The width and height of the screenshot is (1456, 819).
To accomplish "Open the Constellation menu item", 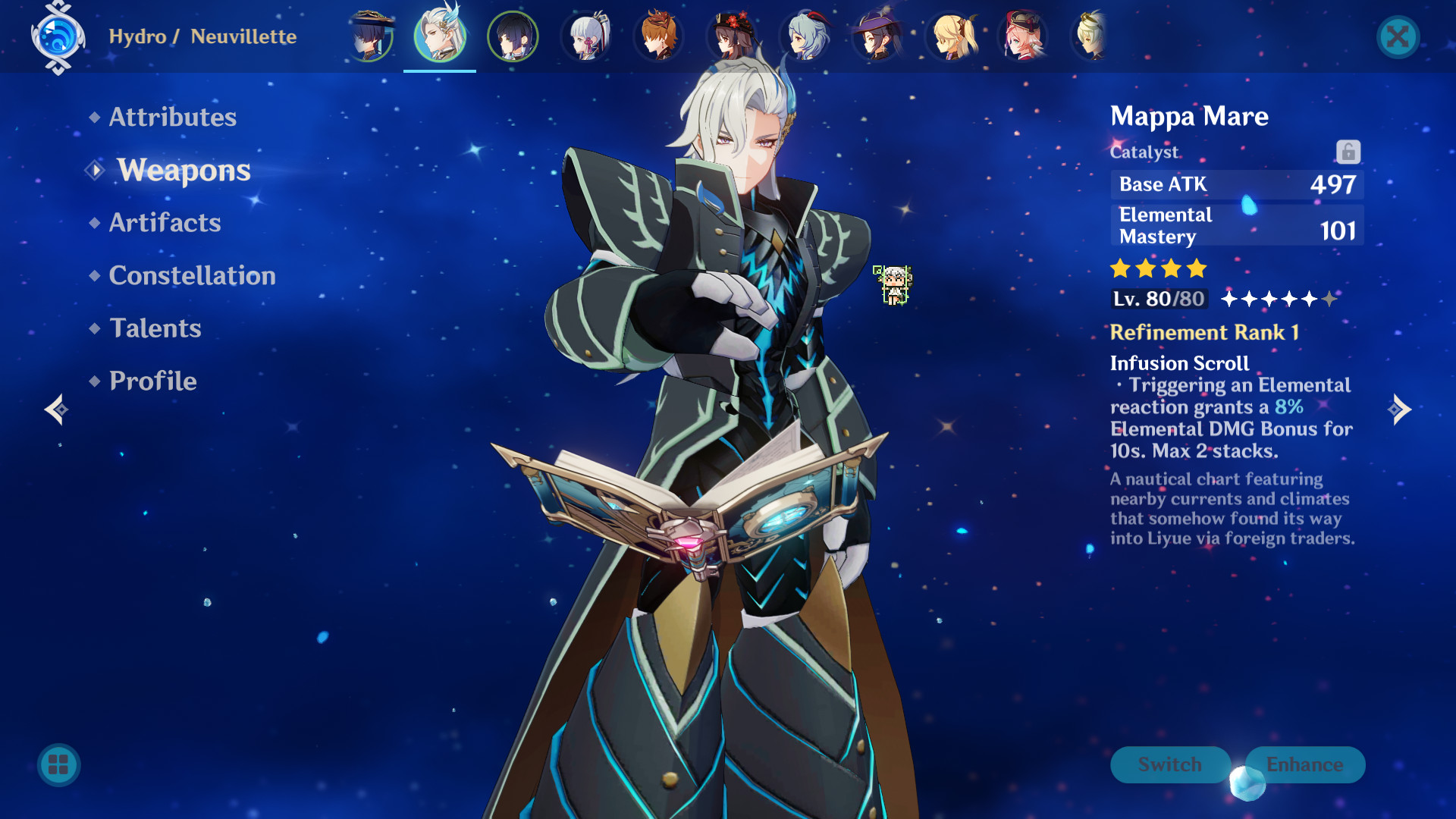I will pyautogui.click(x=192, y=275).
